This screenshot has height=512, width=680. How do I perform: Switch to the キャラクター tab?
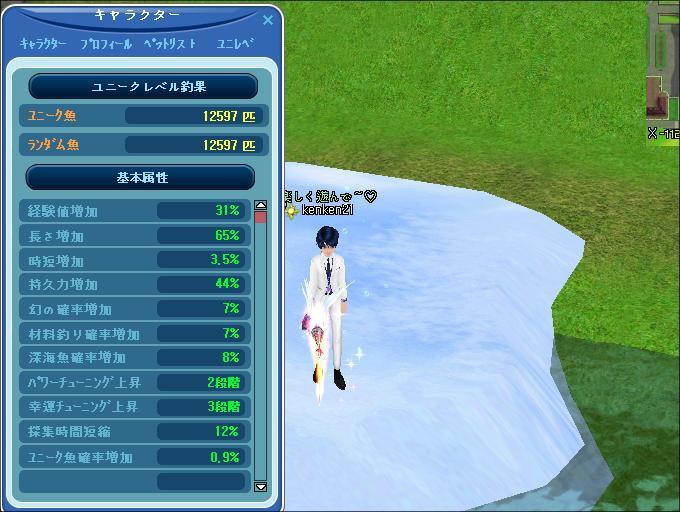pos(43,44)
